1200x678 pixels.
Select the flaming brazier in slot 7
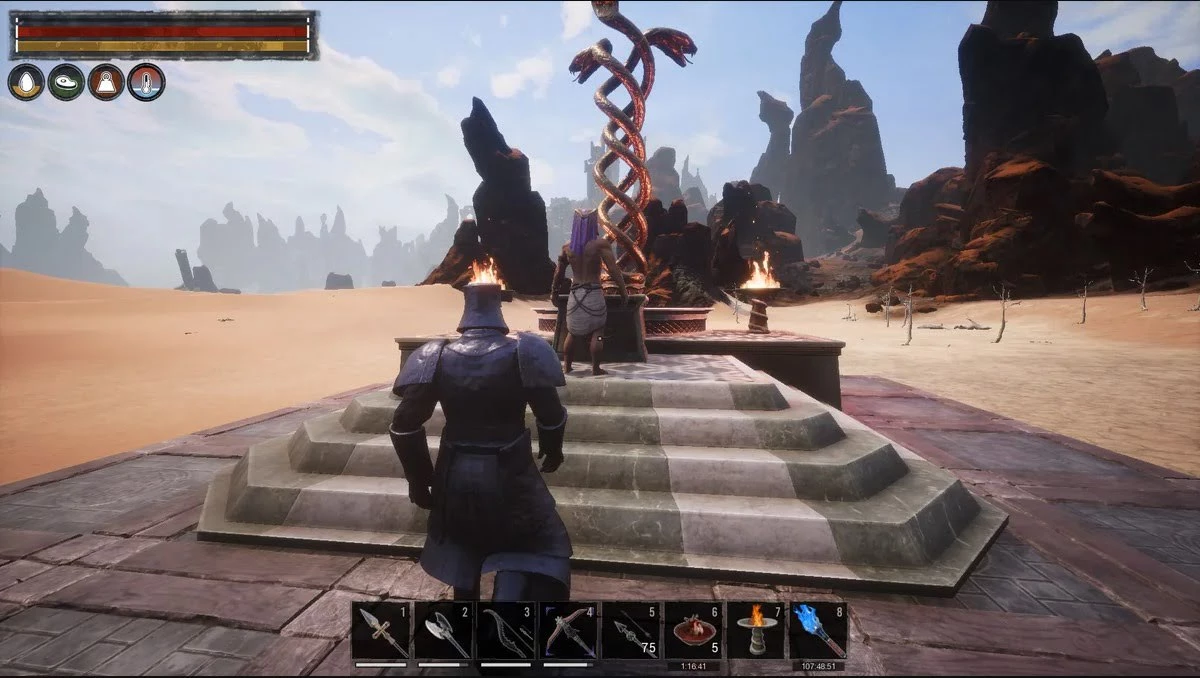756,631
